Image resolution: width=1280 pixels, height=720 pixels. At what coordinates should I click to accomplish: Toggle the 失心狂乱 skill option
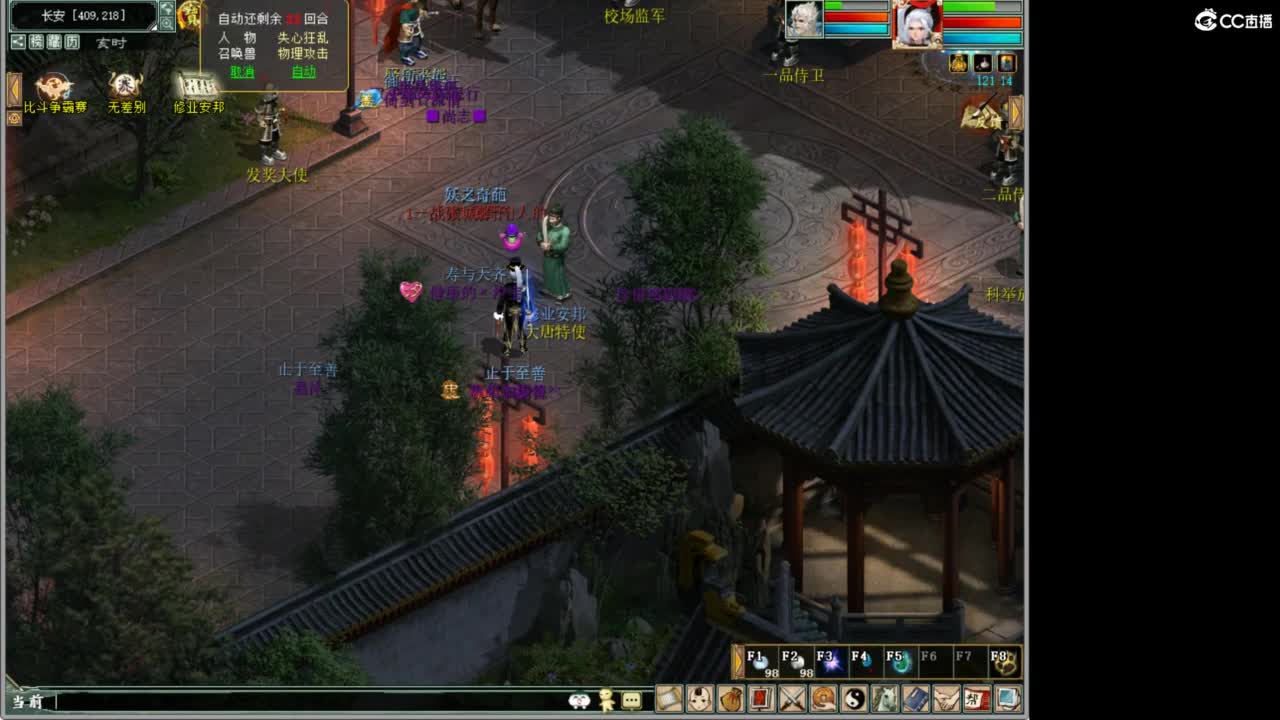point(303,40)
